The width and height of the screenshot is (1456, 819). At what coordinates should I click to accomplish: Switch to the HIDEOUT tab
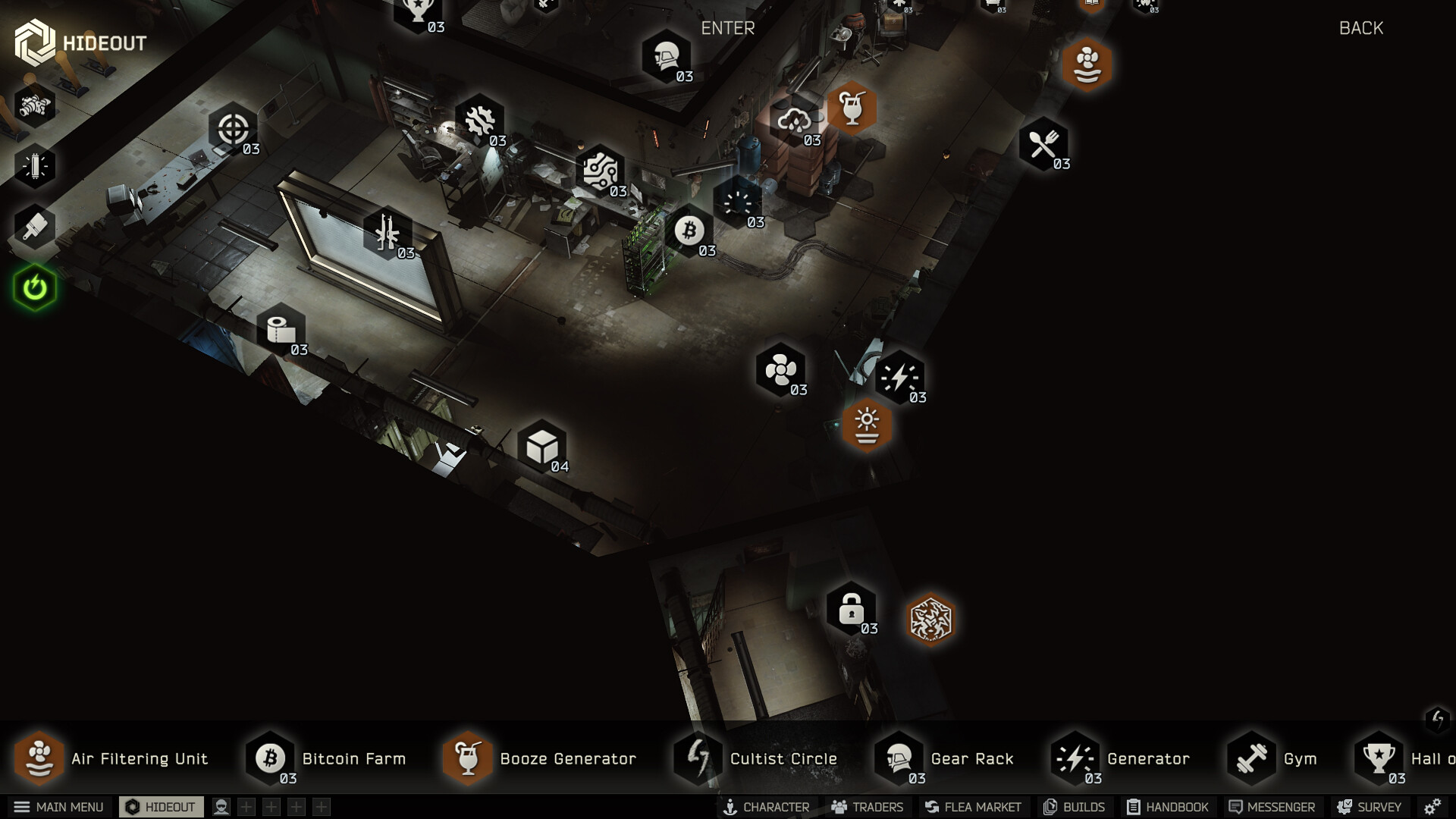[162, 807]
